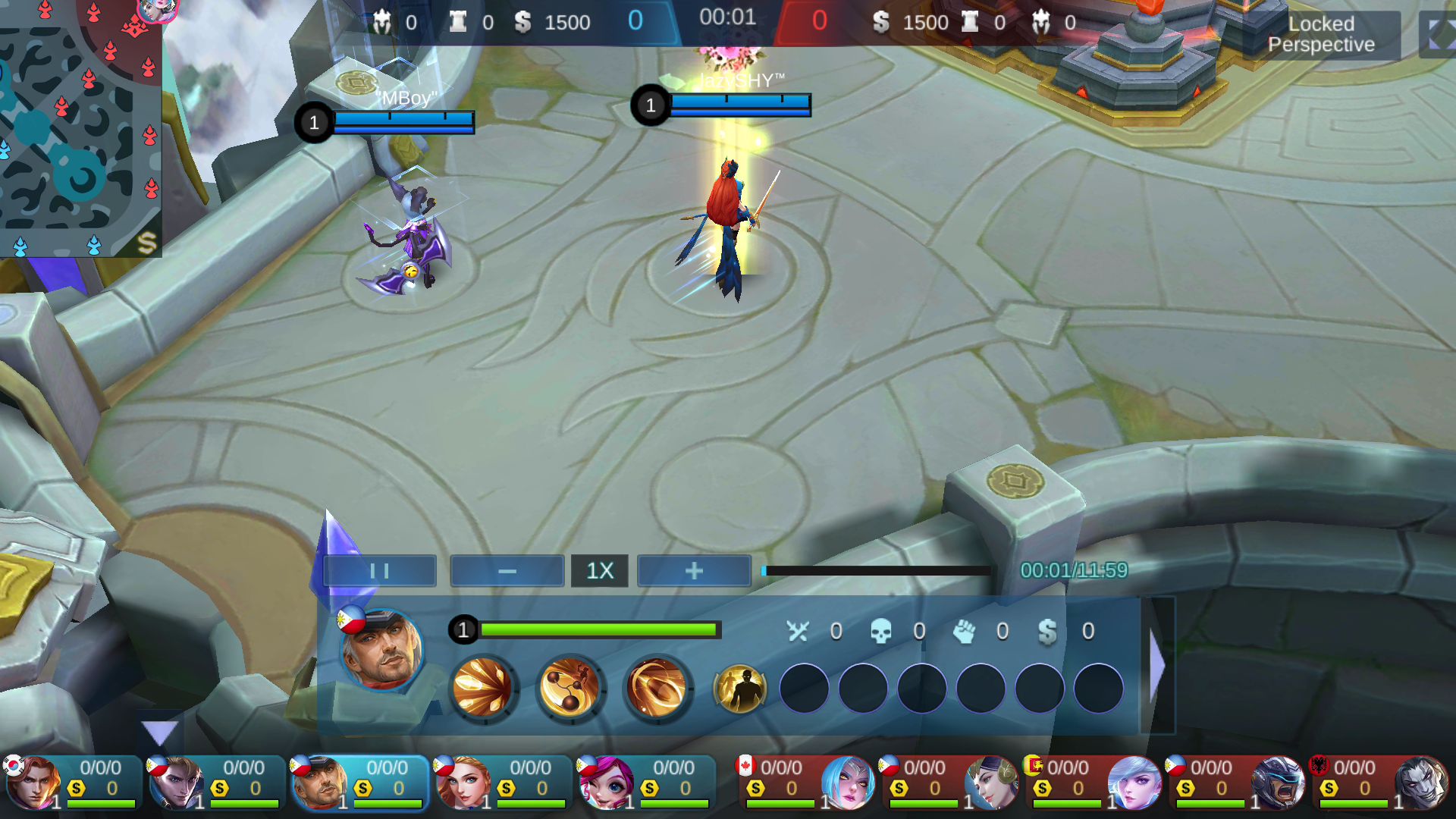Toggle the Locked Perspective button

(1320, 35)
